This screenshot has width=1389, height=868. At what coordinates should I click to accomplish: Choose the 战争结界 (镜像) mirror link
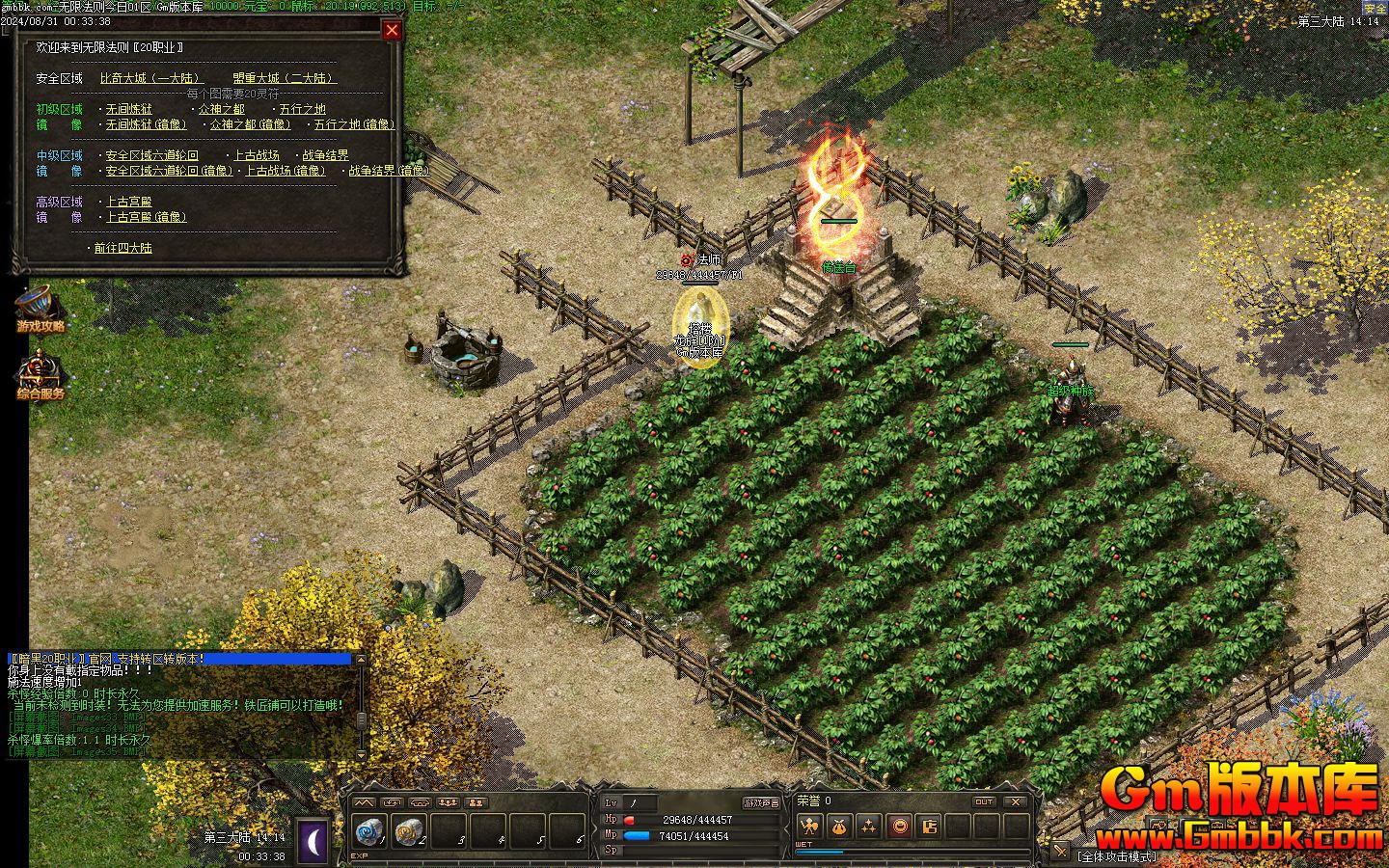pyautogui.click(x=389, y=171)
